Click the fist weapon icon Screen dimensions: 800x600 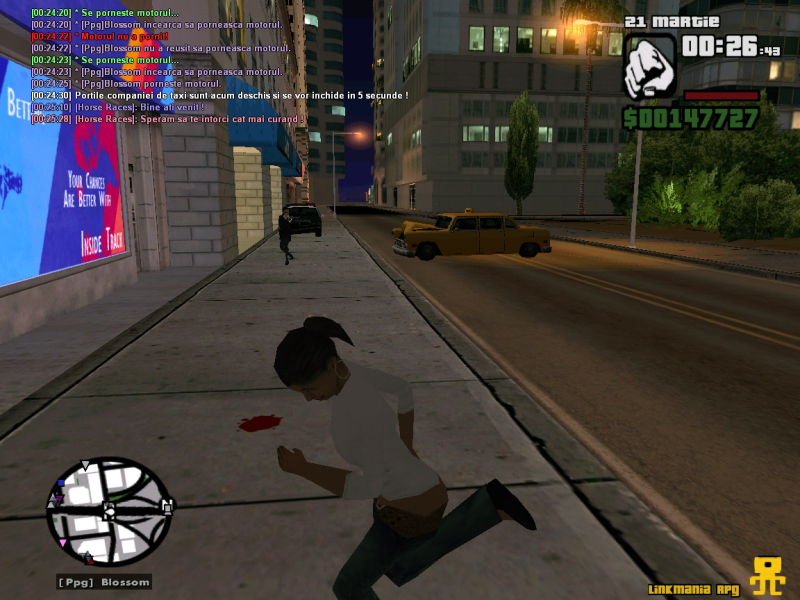tap(649, 66)
